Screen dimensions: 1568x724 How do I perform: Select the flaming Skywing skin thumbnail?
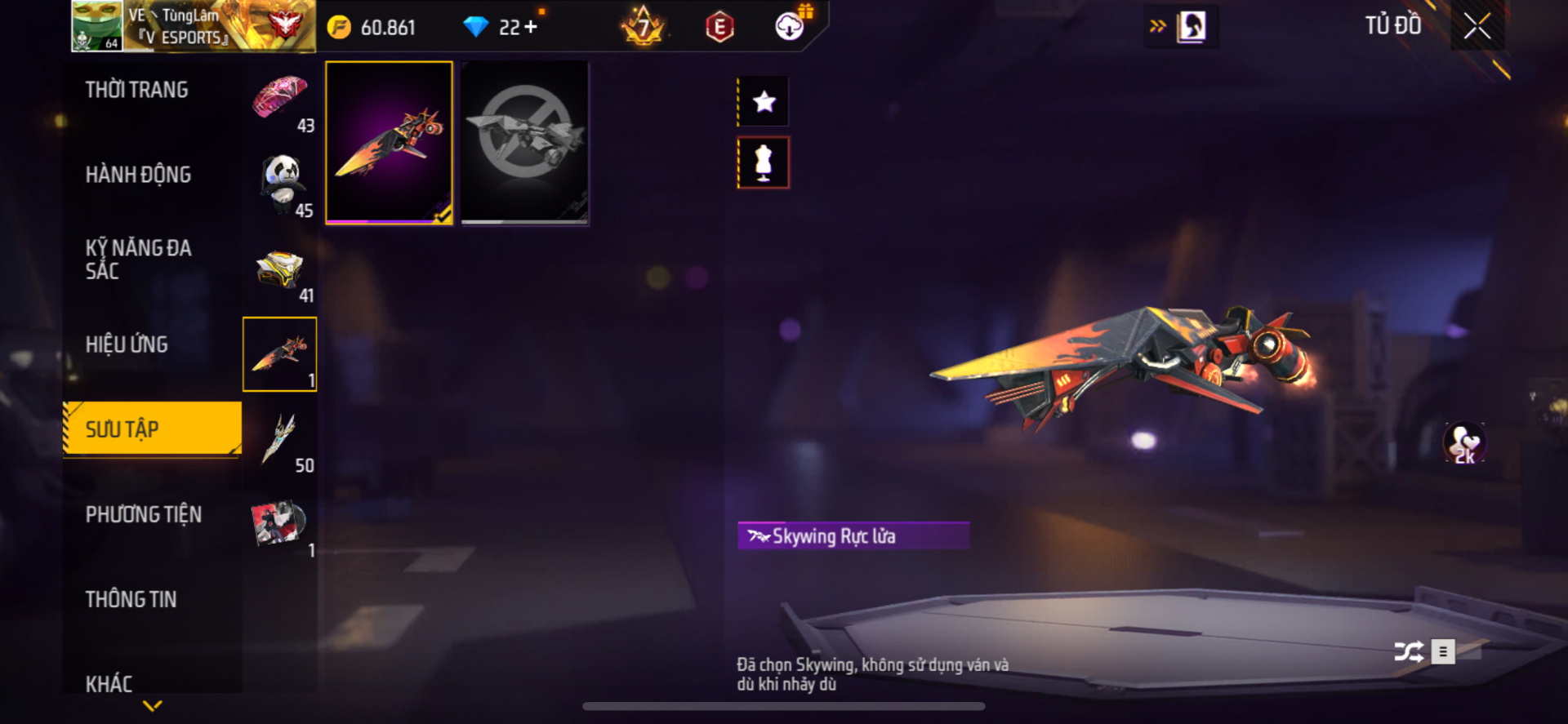tap(390, 143)
